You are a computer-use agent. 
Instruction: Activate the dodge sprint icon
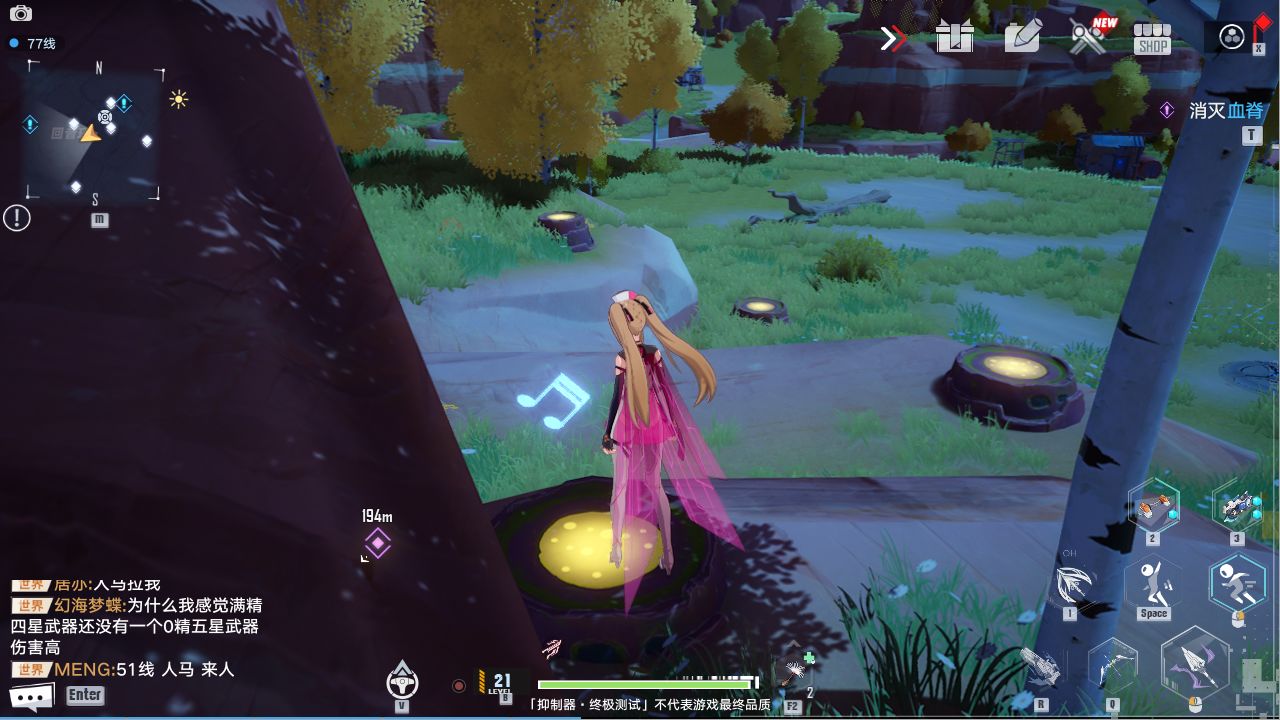point(1237,582)
